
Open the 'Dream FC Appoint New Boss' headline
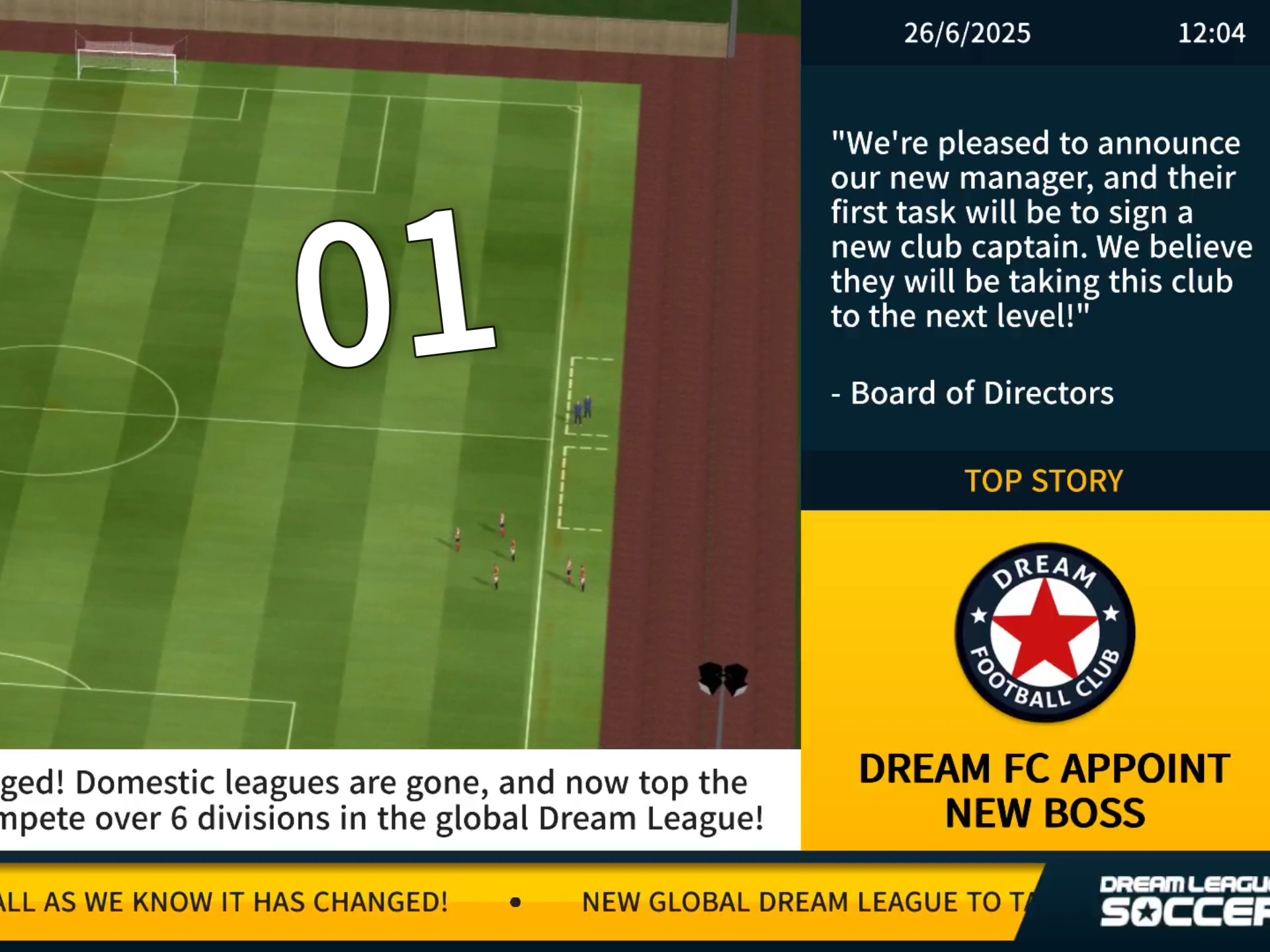[x=1044, y=791]
